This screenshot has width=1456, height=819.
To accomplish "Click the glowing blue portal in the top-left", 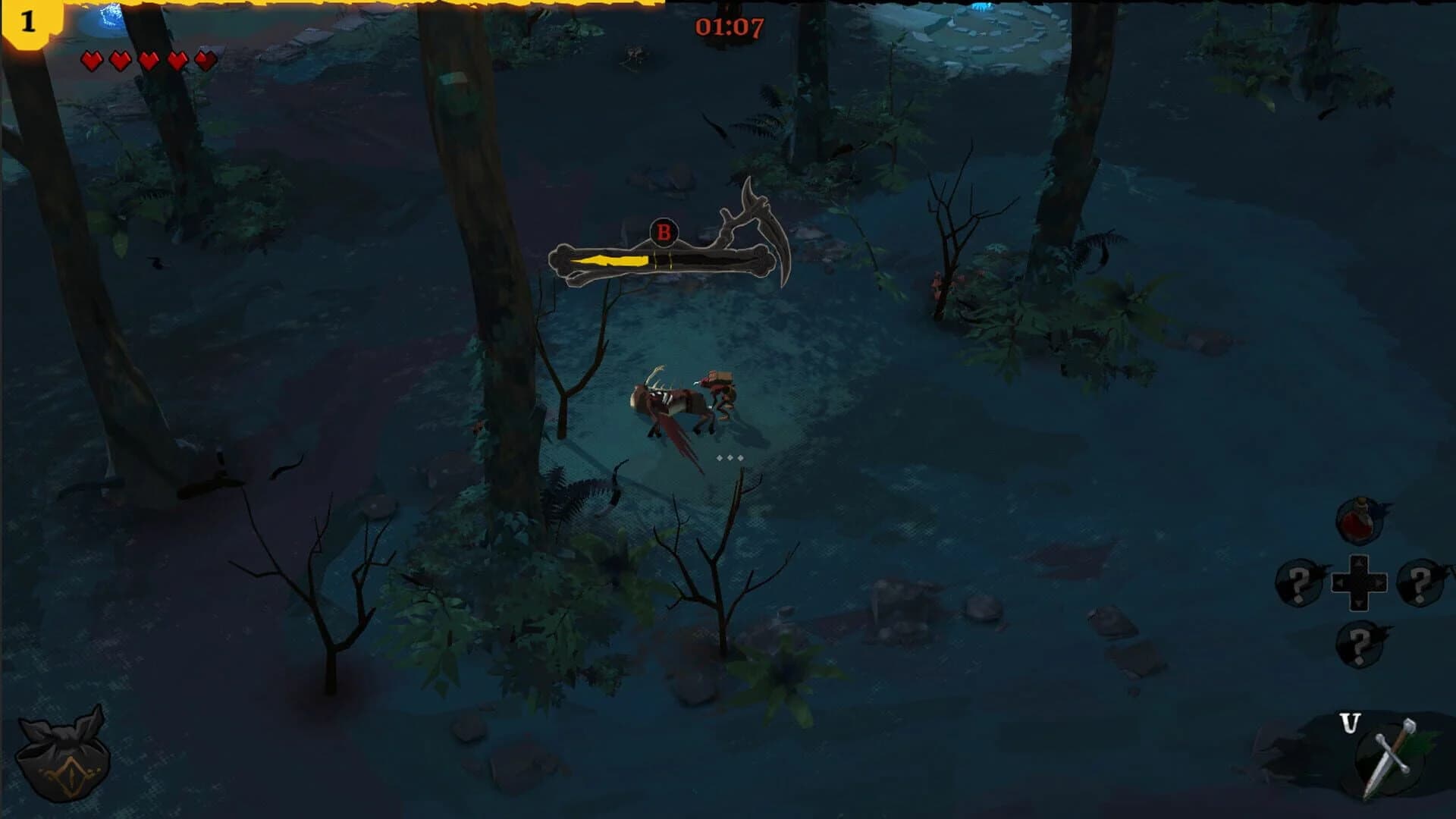I will tap(112, 17).
